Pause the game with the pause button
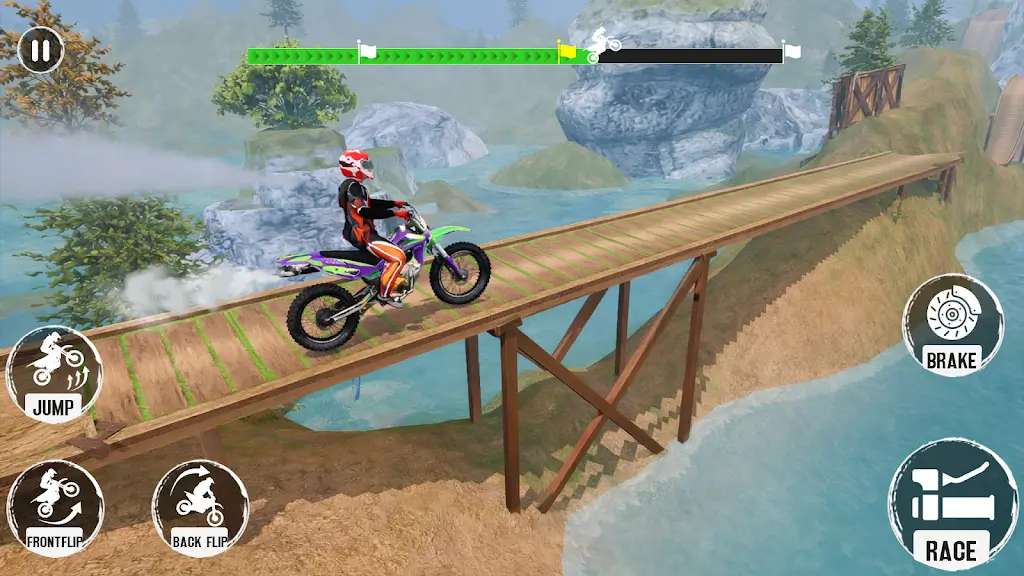 [40, 50]
